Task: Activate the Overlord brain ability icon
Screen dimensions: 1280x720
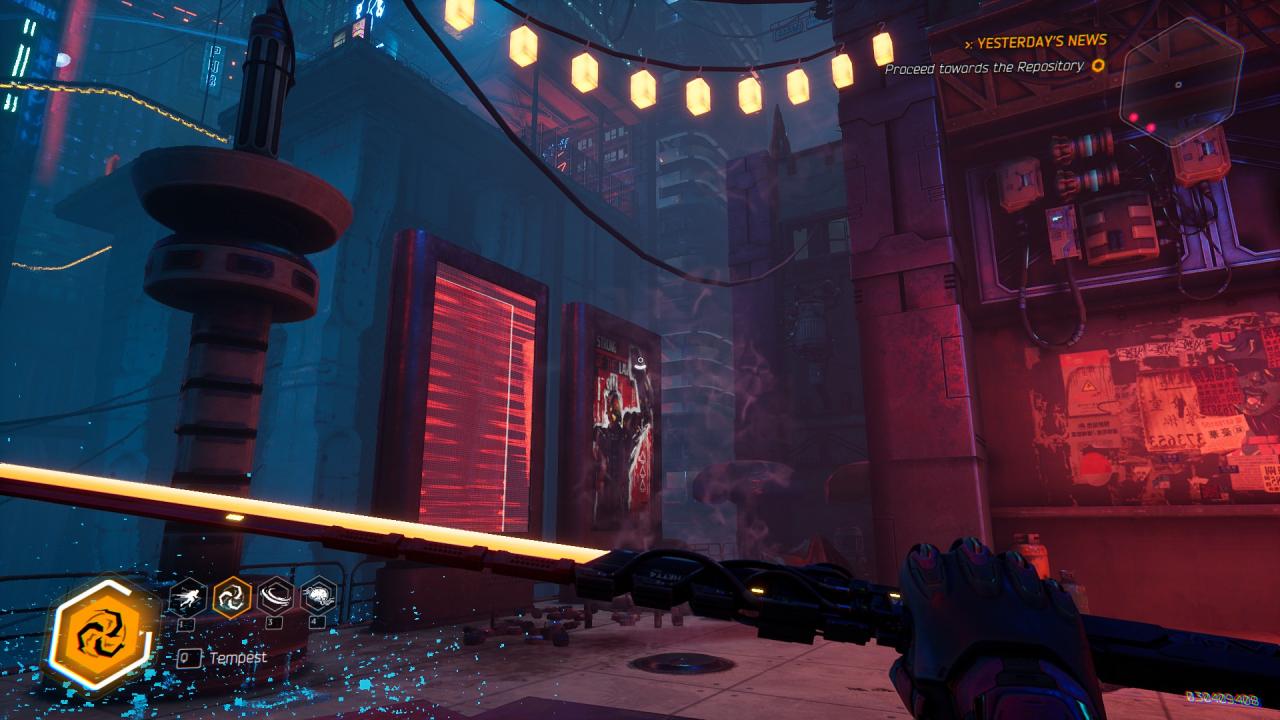Action: pyautogui.click(x=318, y=597)
